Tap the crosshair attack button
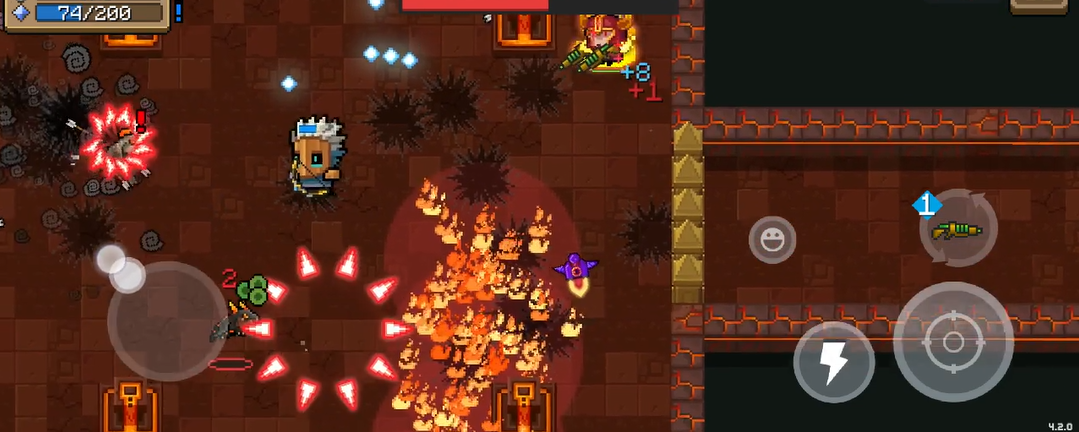This screenshot has width=1079, height=432. (953, 342)
